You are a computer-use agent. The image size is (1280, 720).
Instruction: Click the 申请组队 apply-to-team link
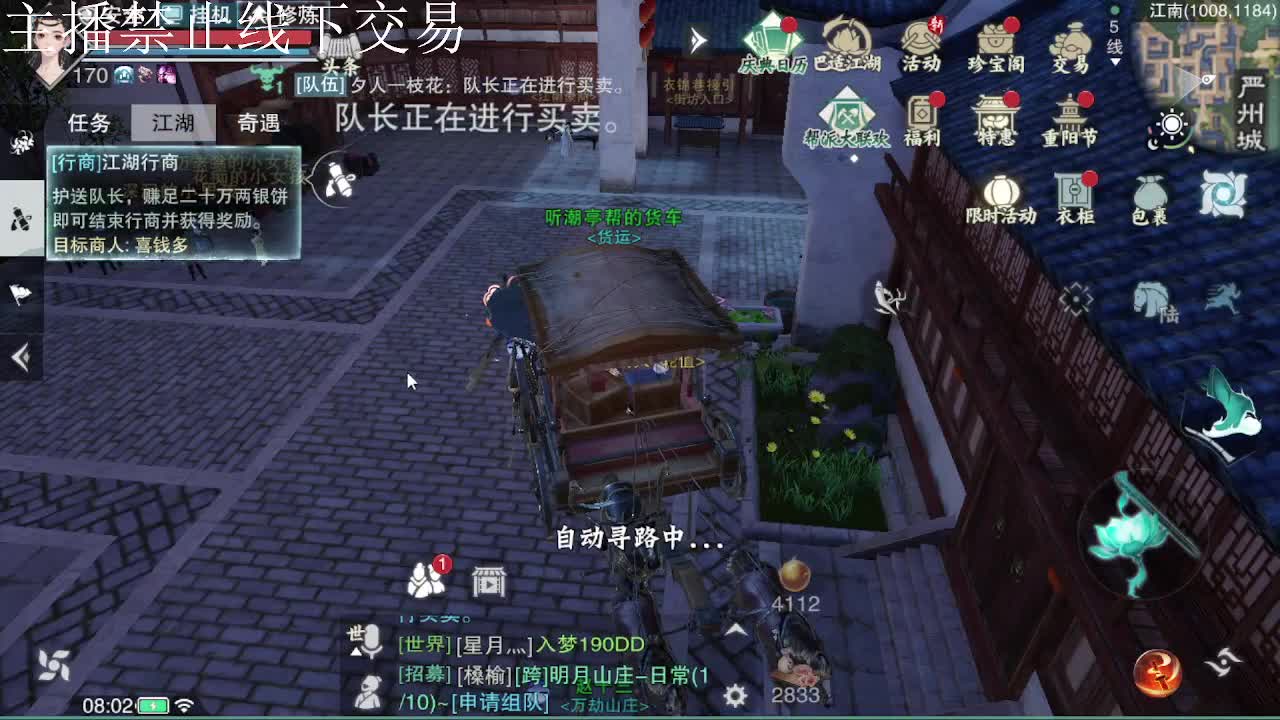click(x=501, y=702)
